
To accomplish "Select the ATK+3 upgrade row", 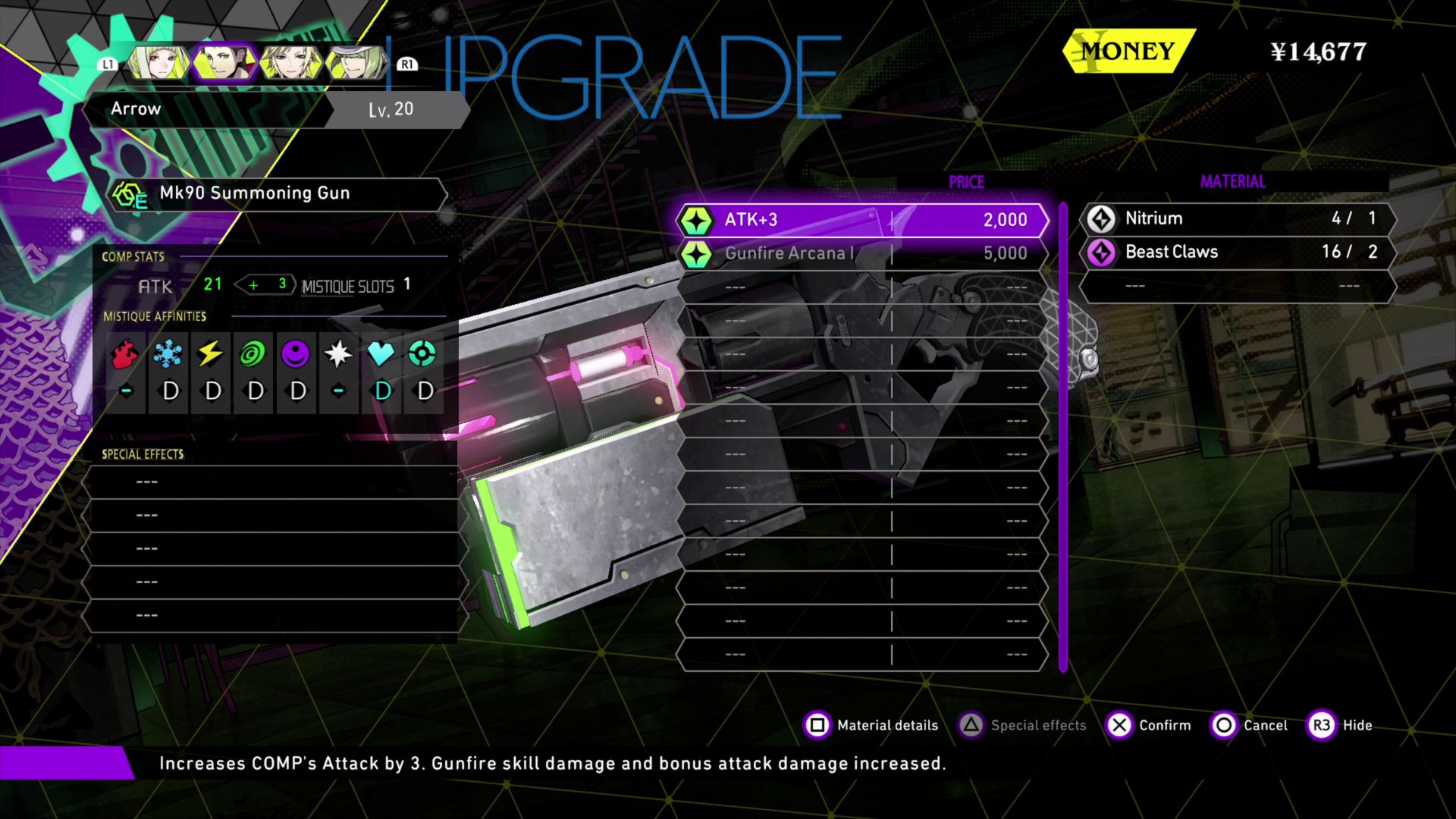I will 861,220.
